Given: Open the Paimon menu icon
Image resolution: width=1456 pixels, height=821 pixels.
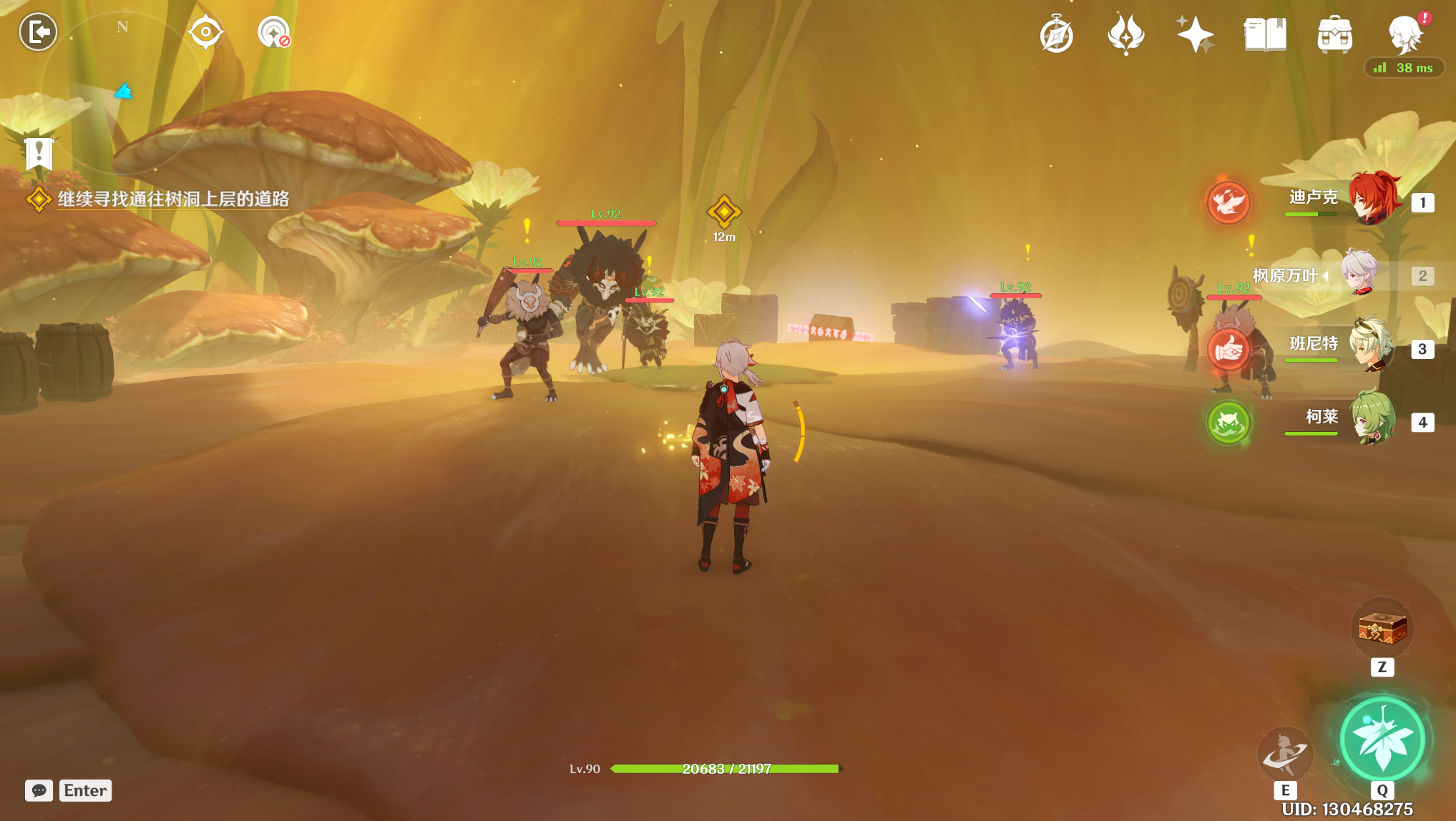Looking at the screenshot, I should click(1405, 34).
